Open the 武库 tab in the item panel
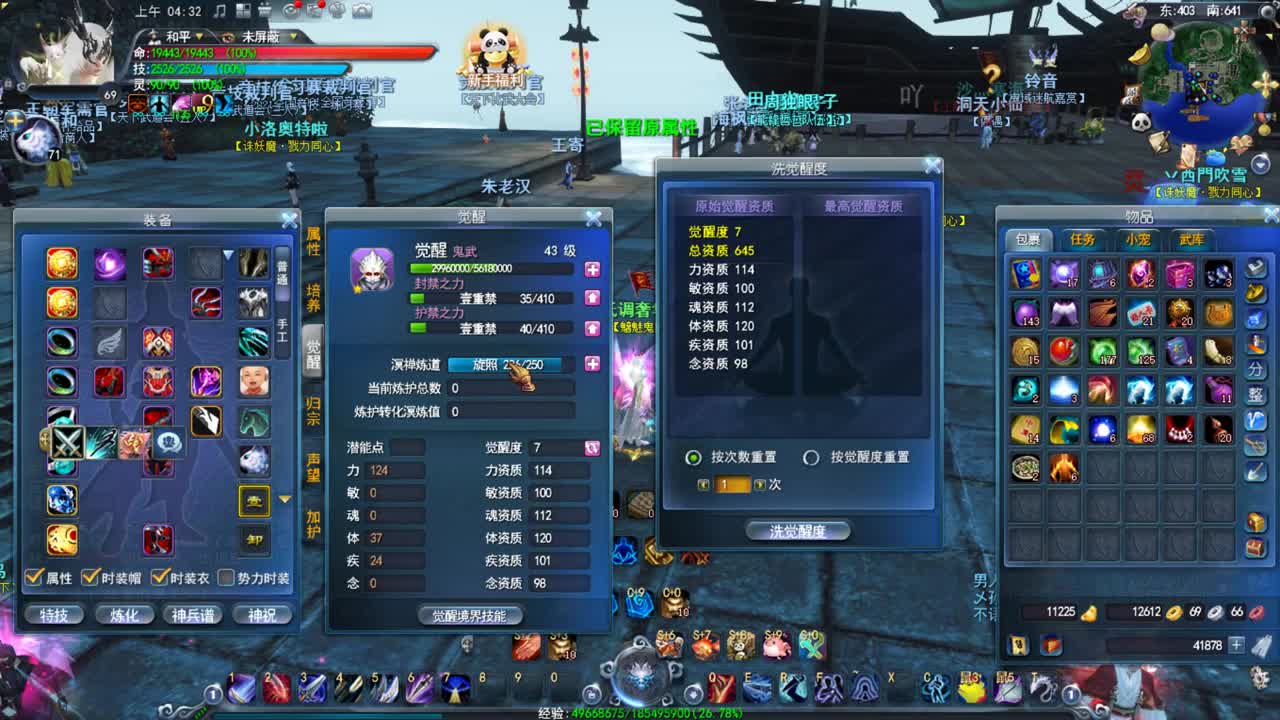1280x720 pixels. click(x=1190, y=239)
